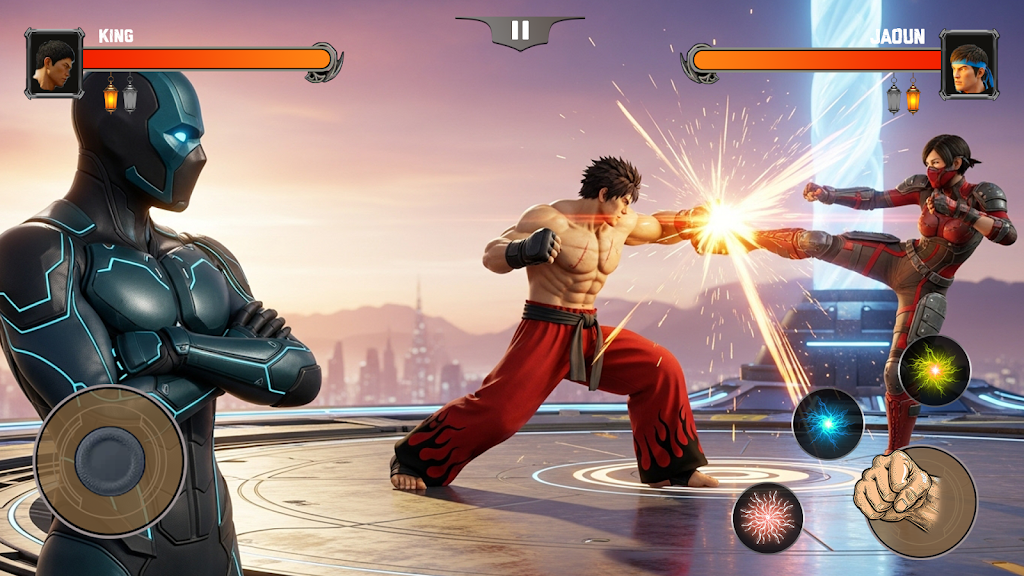Screen dimensions: 1024x576
Task: Pause the fight with the top pause button
Action: (x=520, y=31)
